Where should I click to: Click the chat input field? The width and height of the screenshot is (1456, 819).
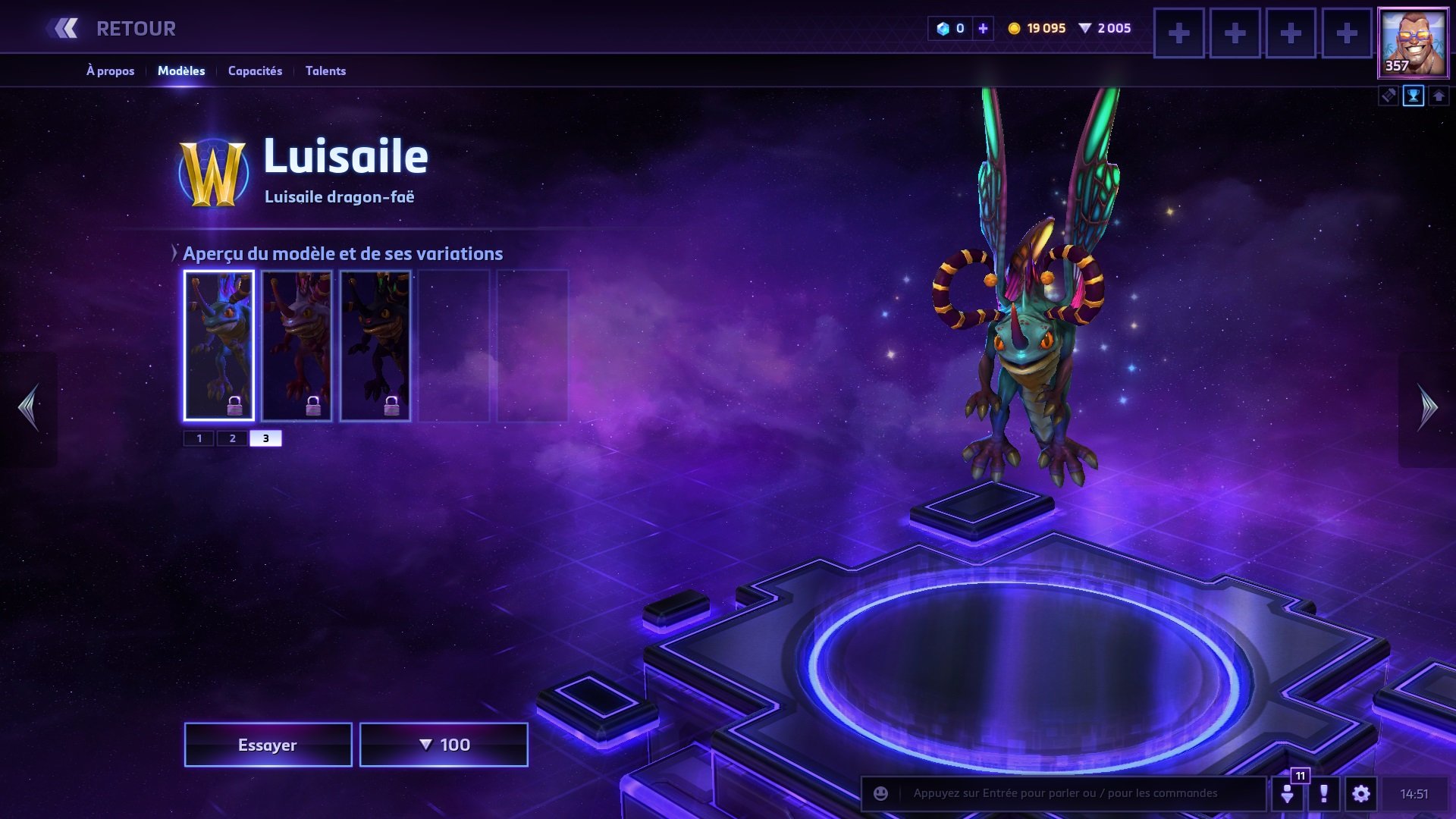pyautogui.click(x=1077, y=793)
